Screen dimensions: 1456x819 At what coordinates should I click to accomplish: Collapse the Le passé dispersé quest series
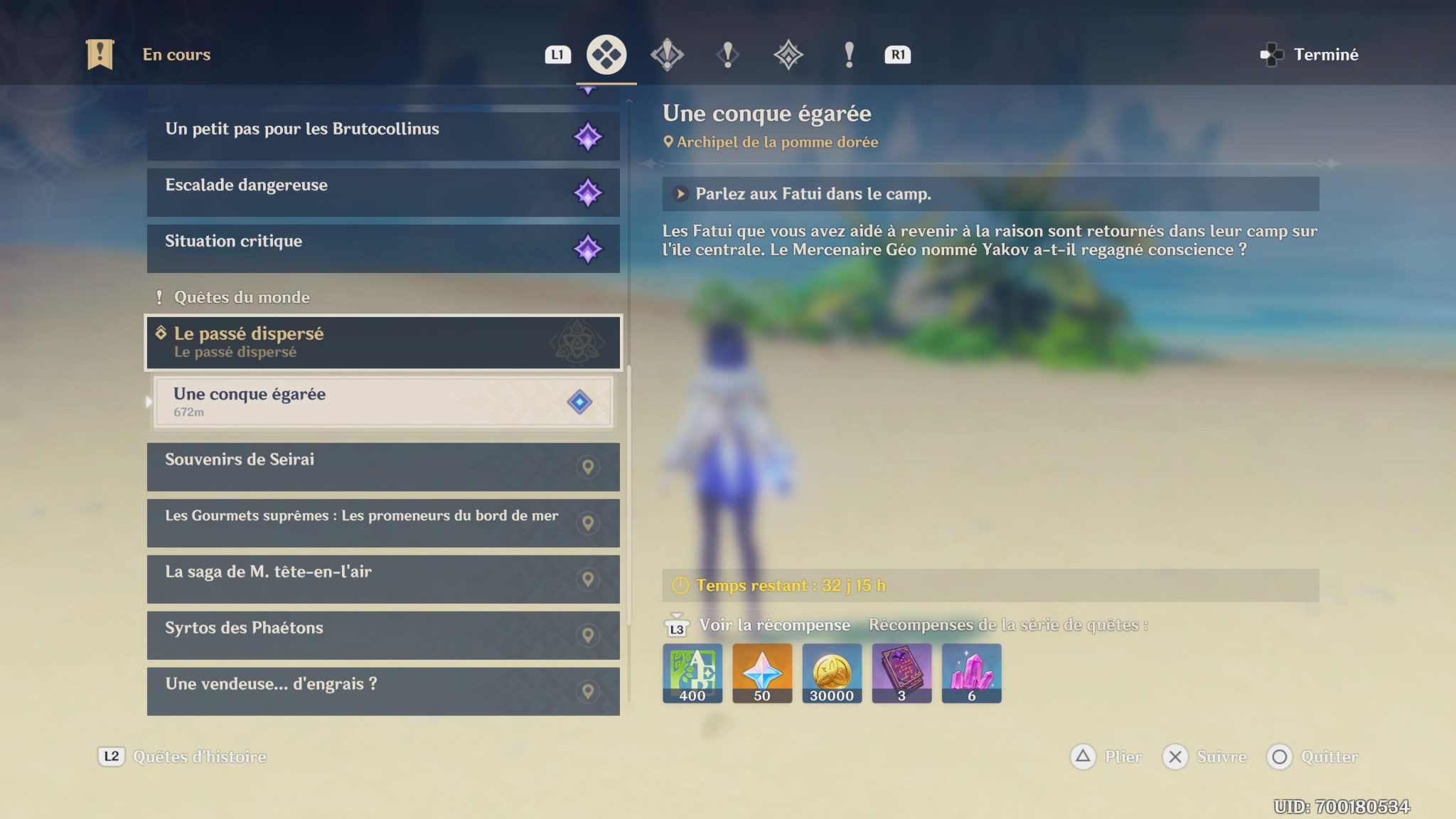coord(383,343)
